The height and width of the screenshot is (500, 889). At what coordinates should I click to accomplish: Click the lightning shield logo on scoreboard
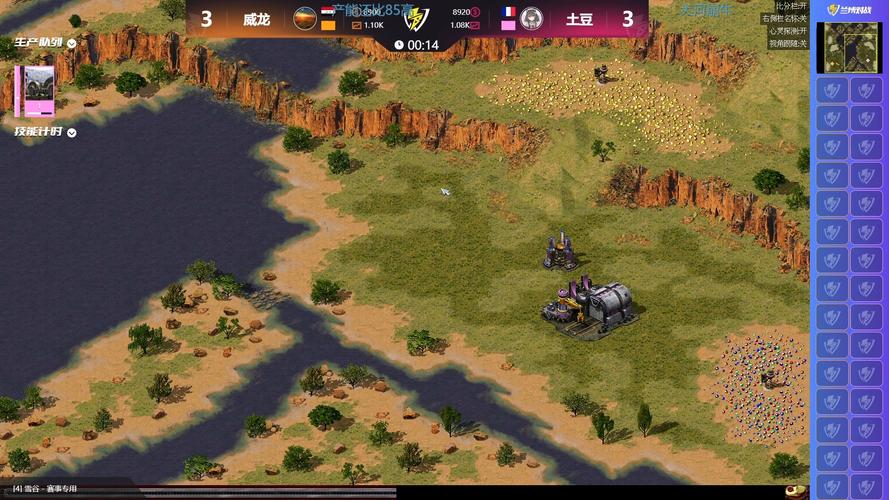[x=416, y=19]
